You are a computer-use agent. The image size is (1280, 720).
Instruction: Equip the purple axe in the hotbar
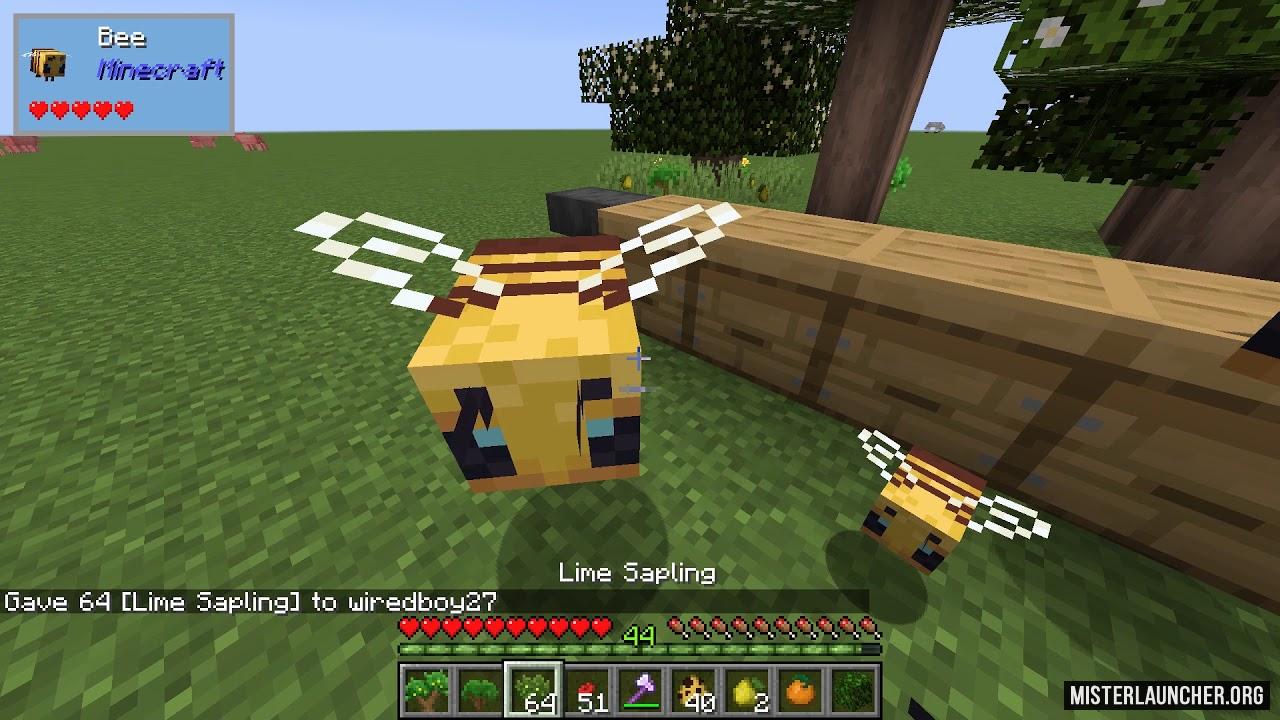point(640,691)
